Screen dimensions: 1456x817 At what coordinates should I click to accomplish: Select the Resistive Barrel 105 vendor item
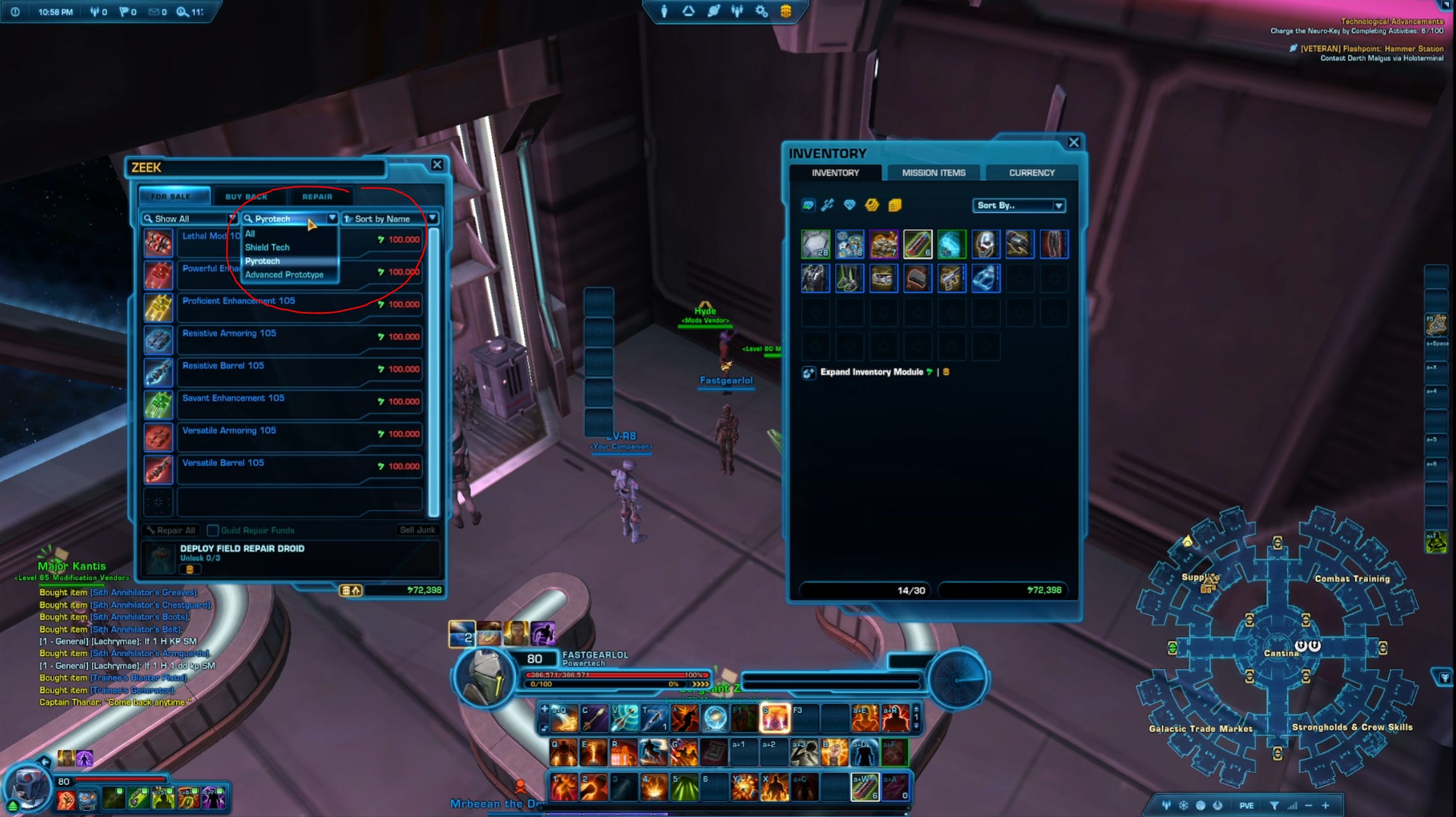pyautogui.click(x=223, y=366)
